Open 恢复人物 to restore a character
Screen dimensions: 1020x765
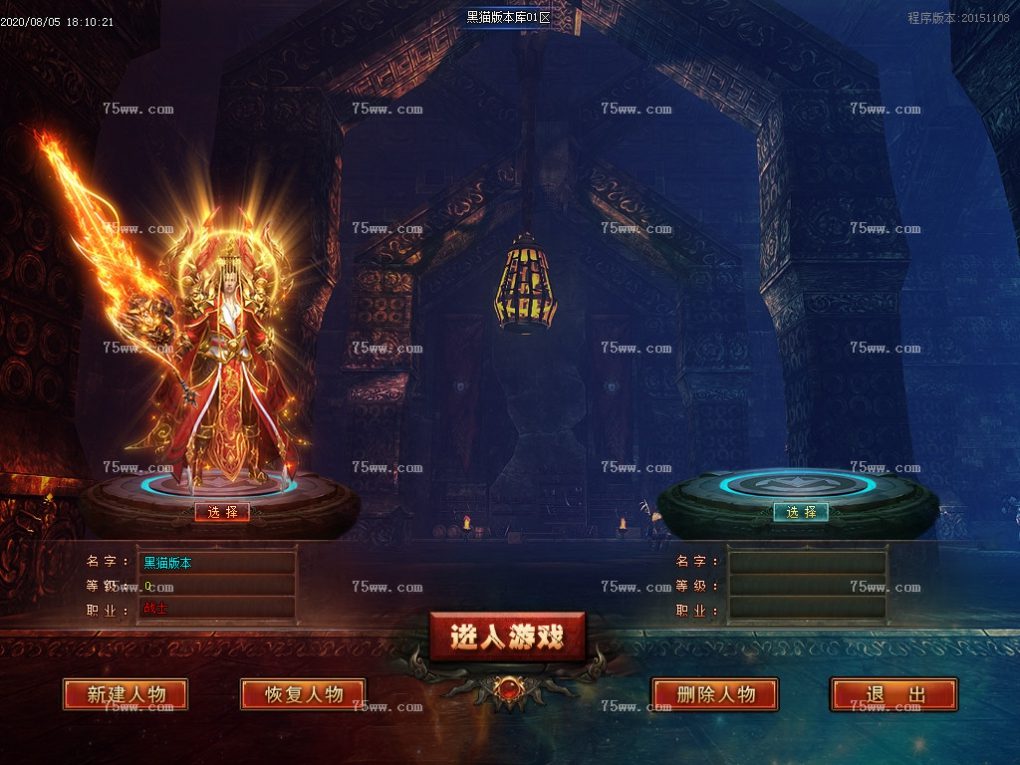point(303,694)
